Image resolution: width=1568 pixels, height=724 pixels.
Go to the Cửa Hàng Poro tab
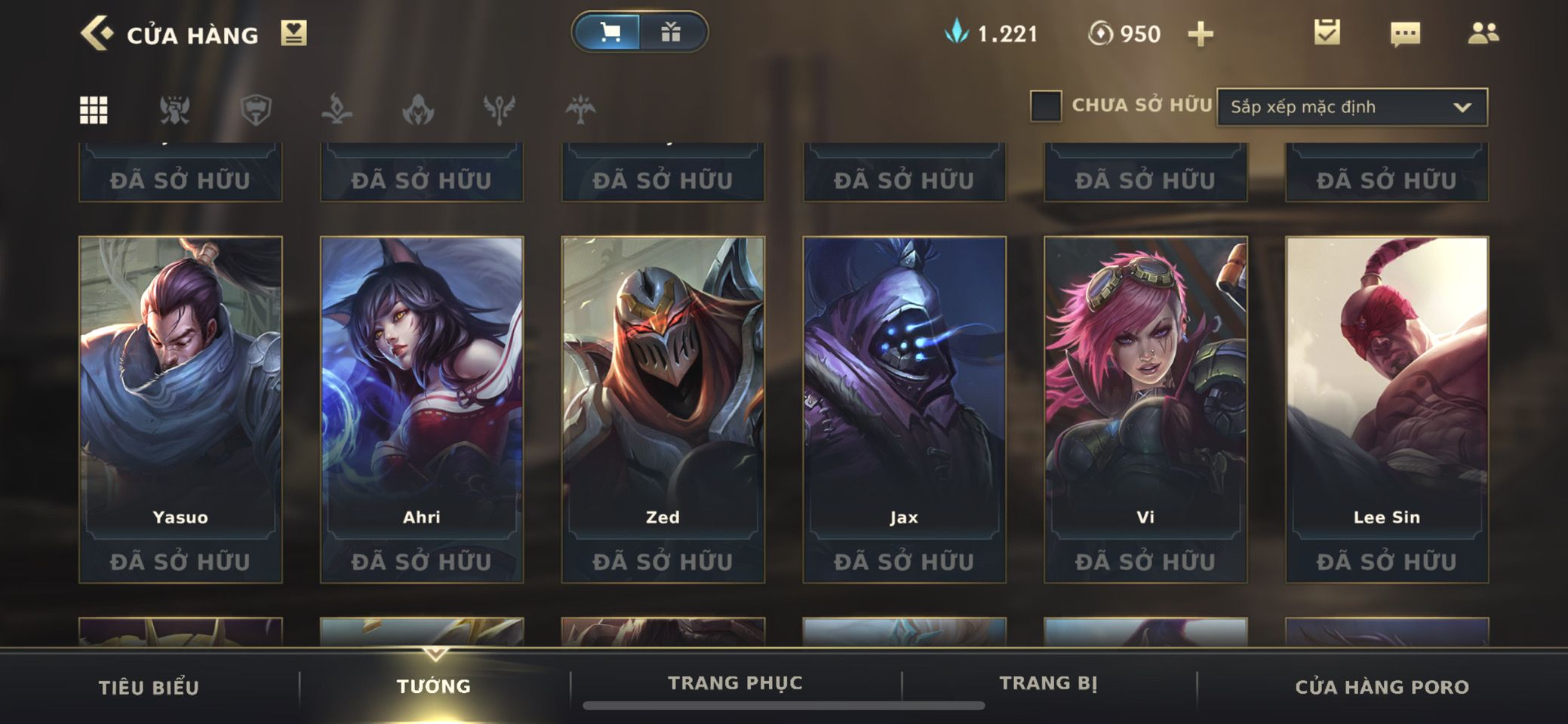coord(1382,687)
